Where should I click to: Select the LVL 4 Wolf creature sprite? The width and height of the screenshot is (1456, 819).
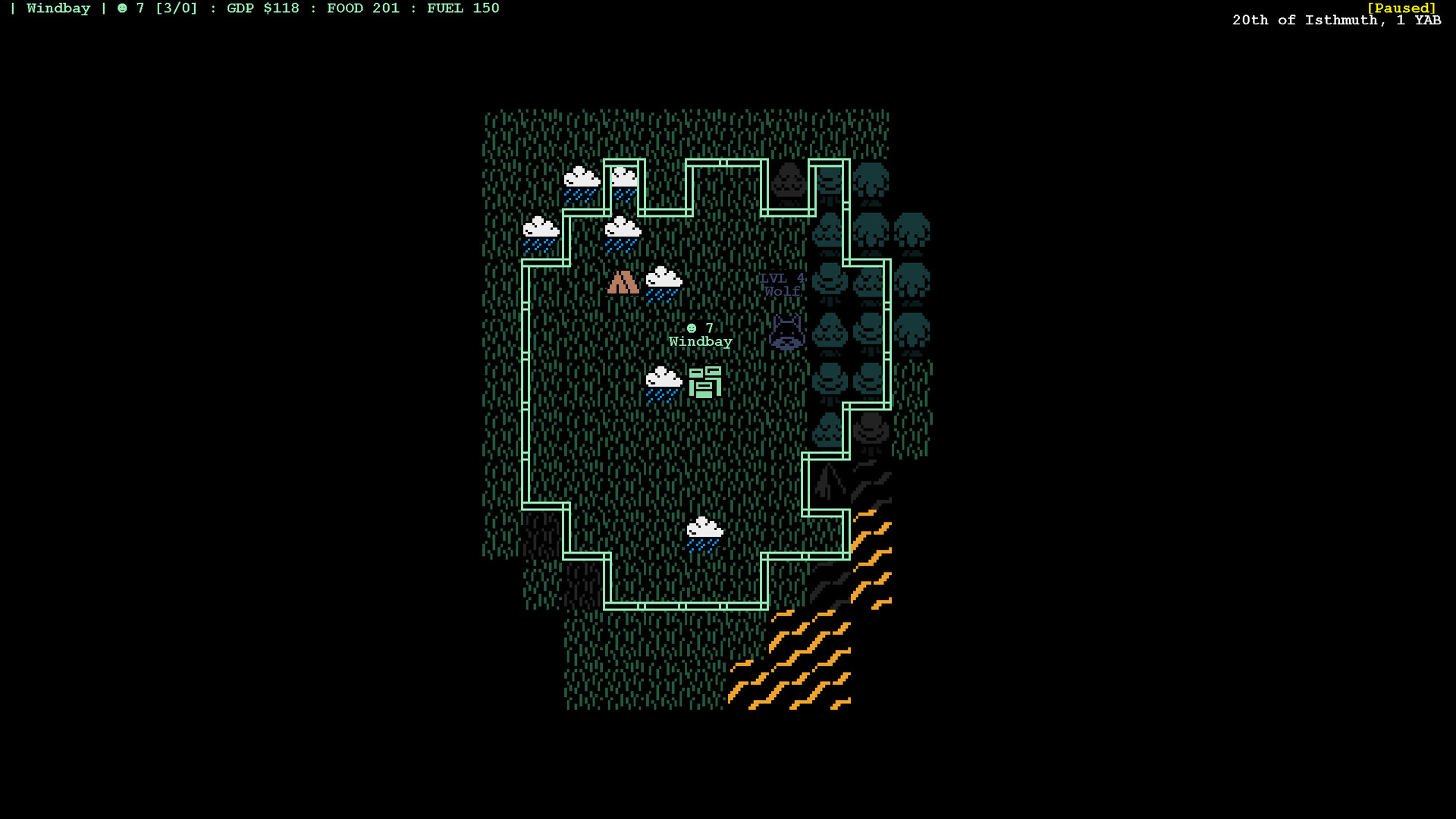(x=786, y=332)
